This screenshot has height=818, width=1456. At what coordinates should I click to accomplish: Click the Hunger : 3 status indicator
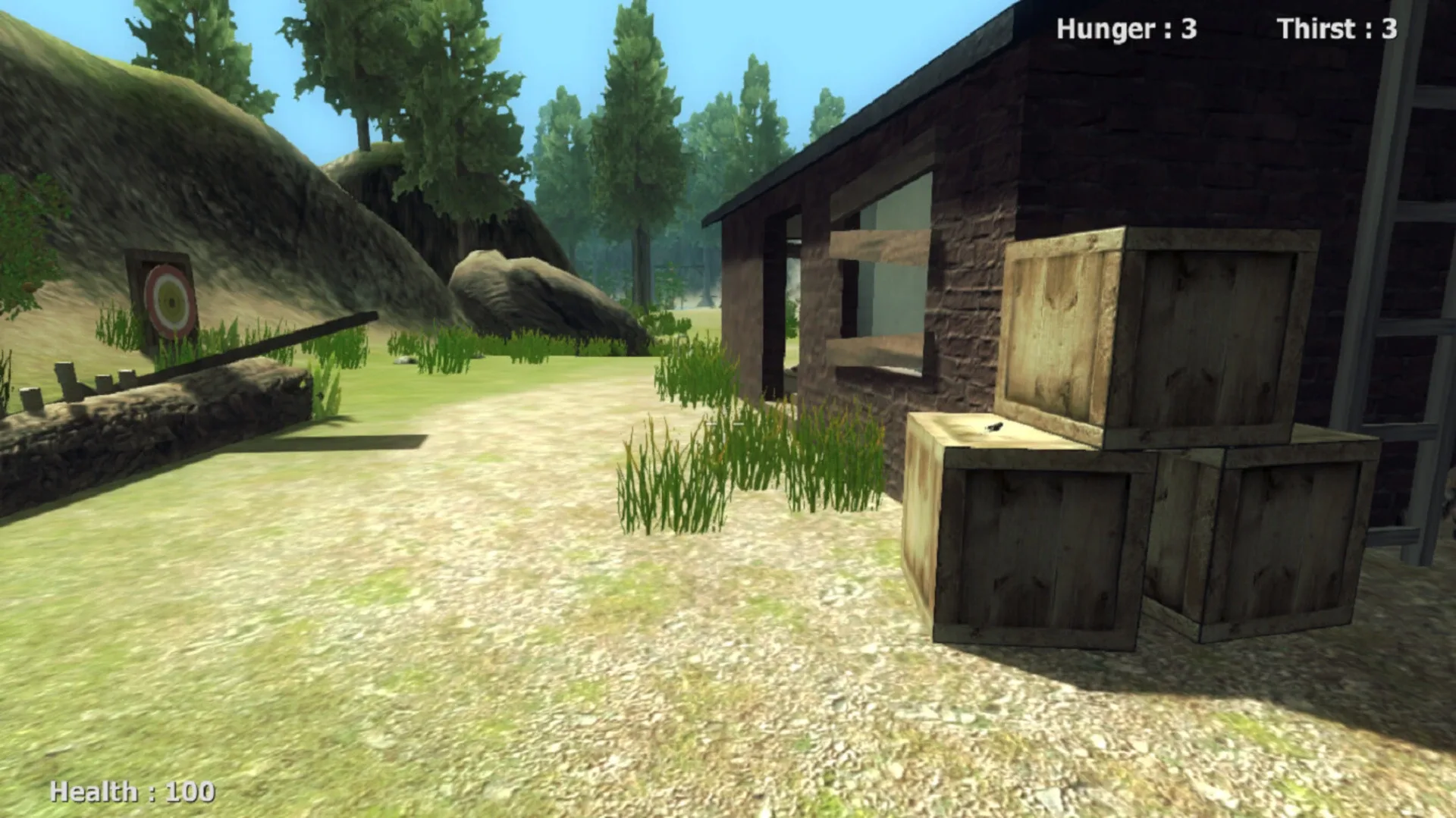(x=1127, y=28)
